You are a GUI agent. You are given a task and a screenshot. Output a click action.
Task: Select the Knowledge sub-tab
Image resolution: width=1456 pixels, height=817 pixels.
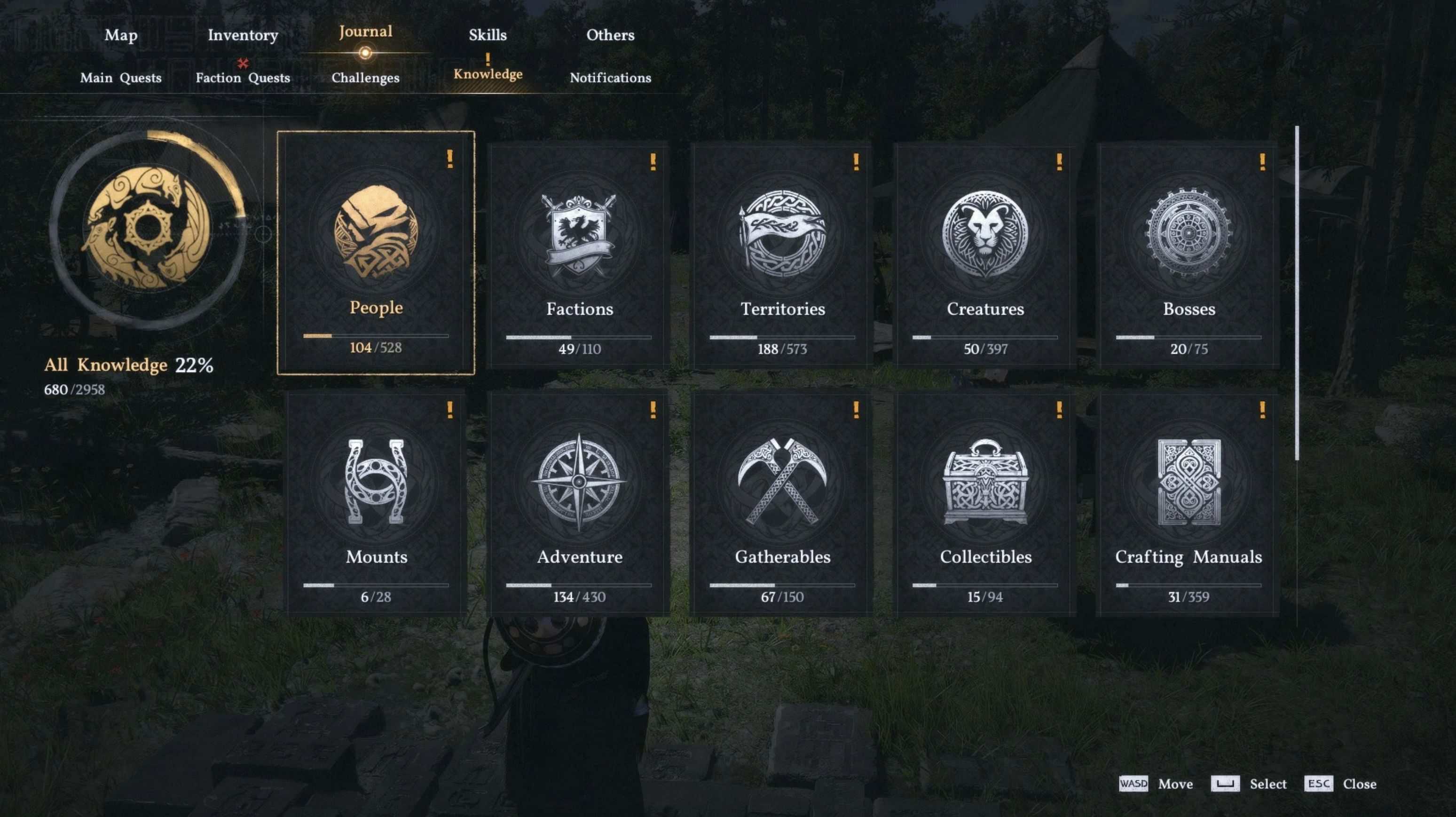tap(488, 74)
